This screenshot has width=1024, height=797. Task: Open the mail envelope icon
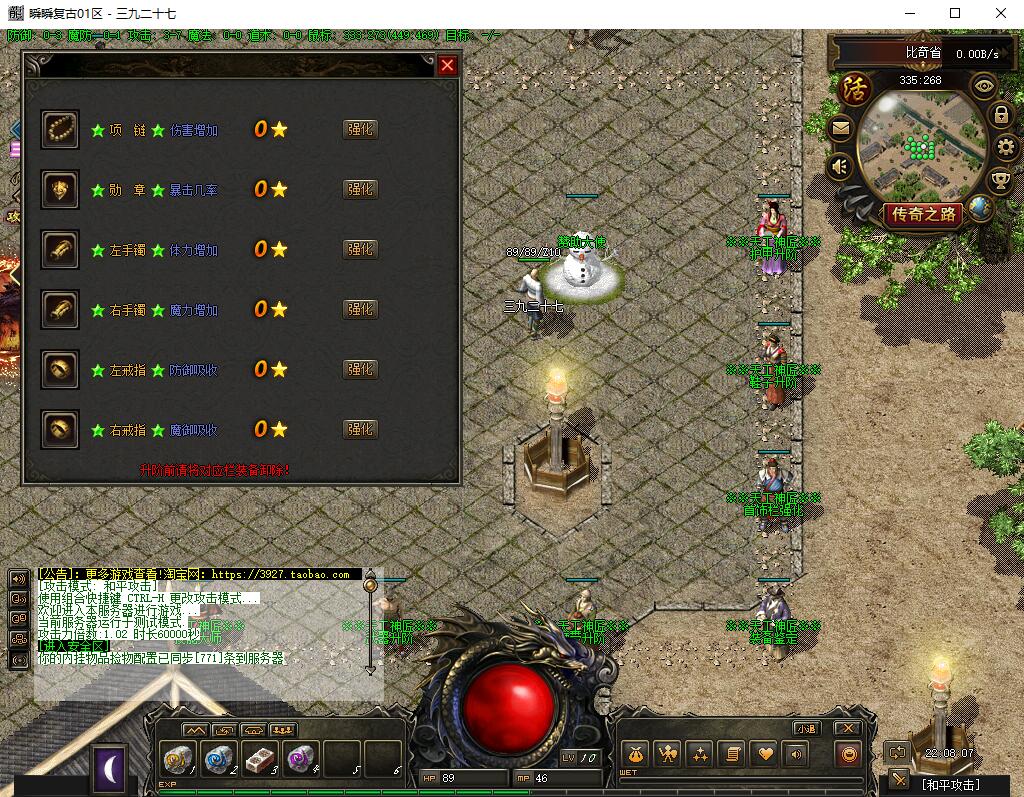[x=840, y=128]
